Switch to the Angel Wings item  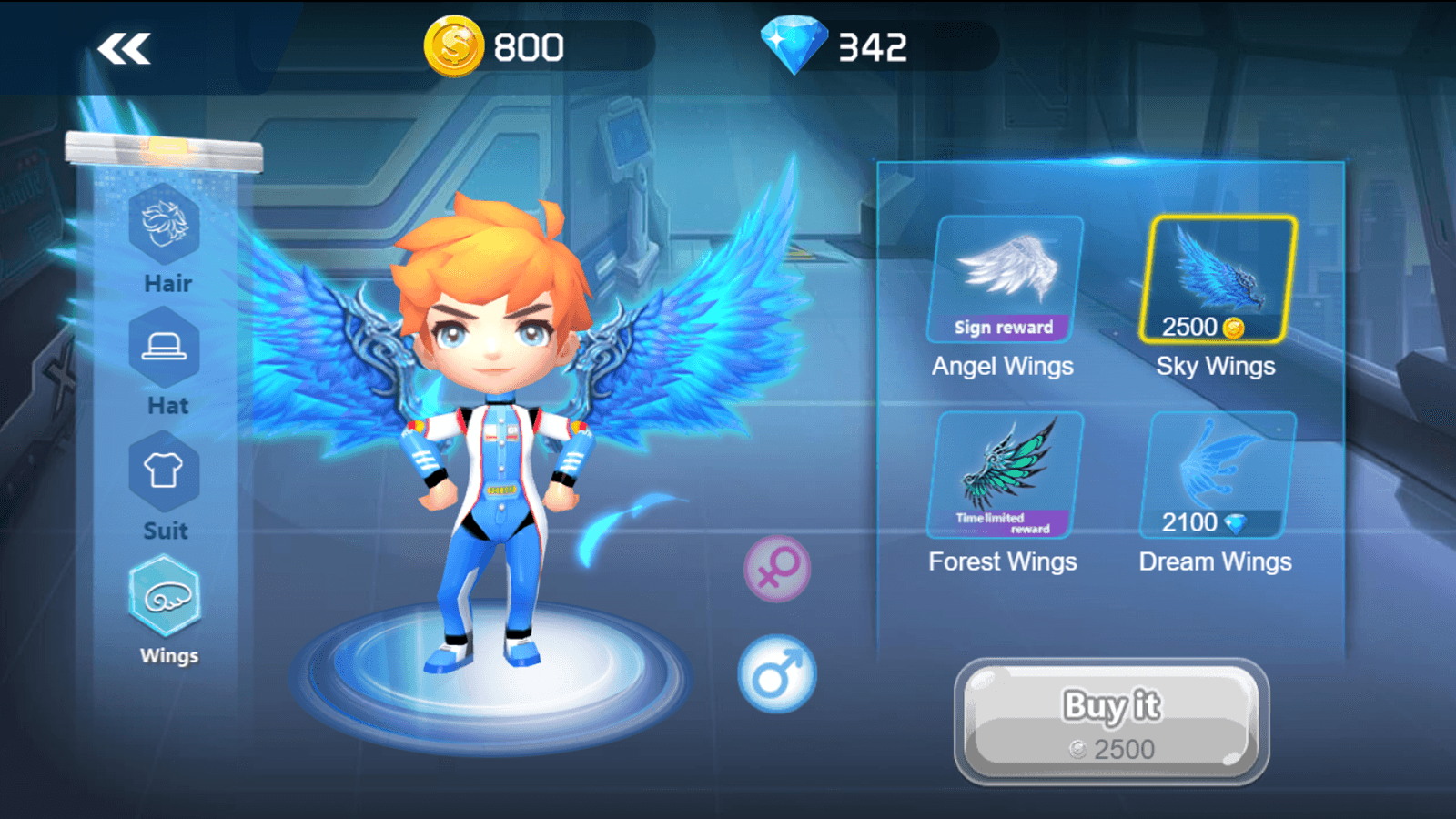click(1004, 273)
